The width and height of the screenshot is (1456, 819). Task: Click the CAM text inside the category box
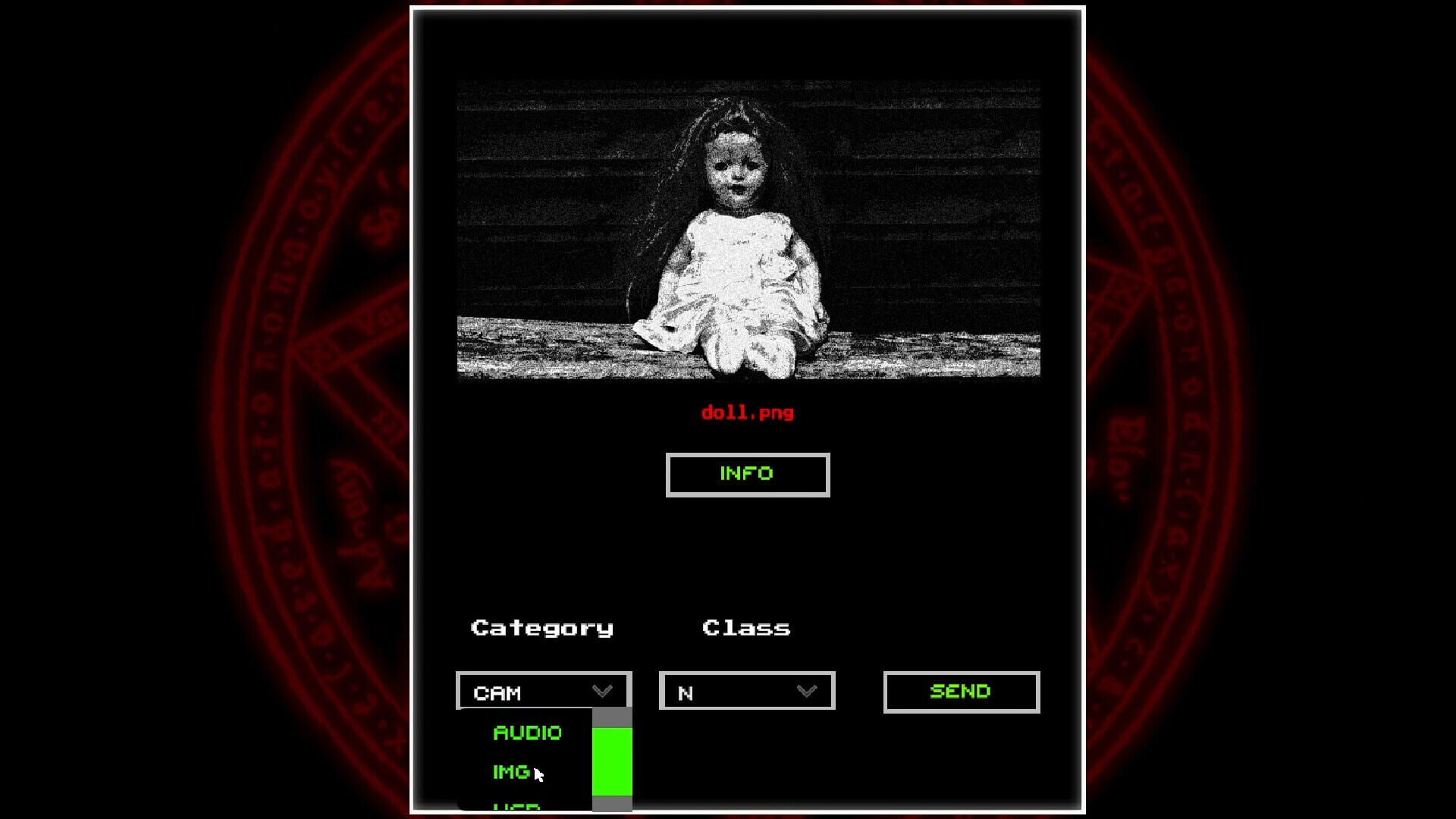point(497,692)
